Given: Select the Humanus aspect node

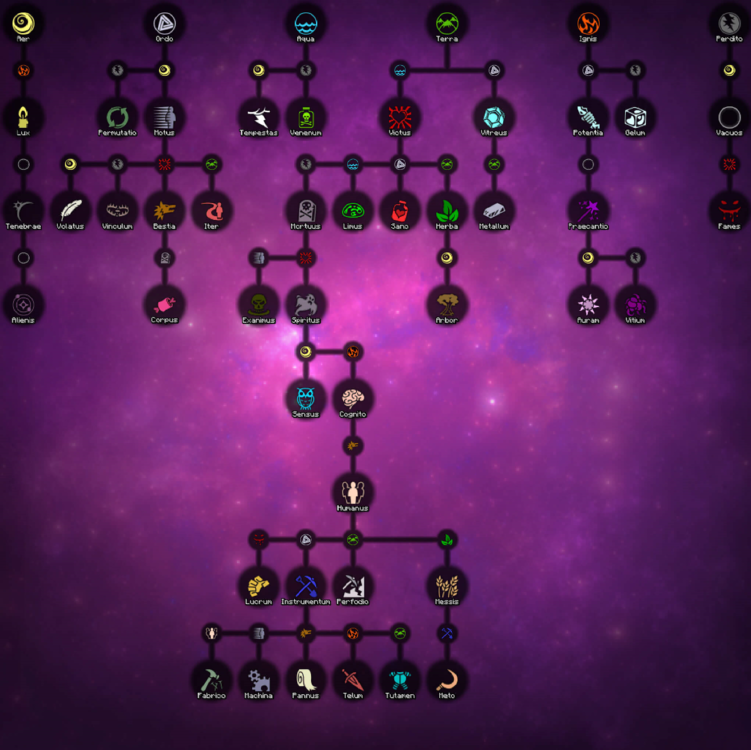Looking at the screenshot, I should tap(353, 491).
